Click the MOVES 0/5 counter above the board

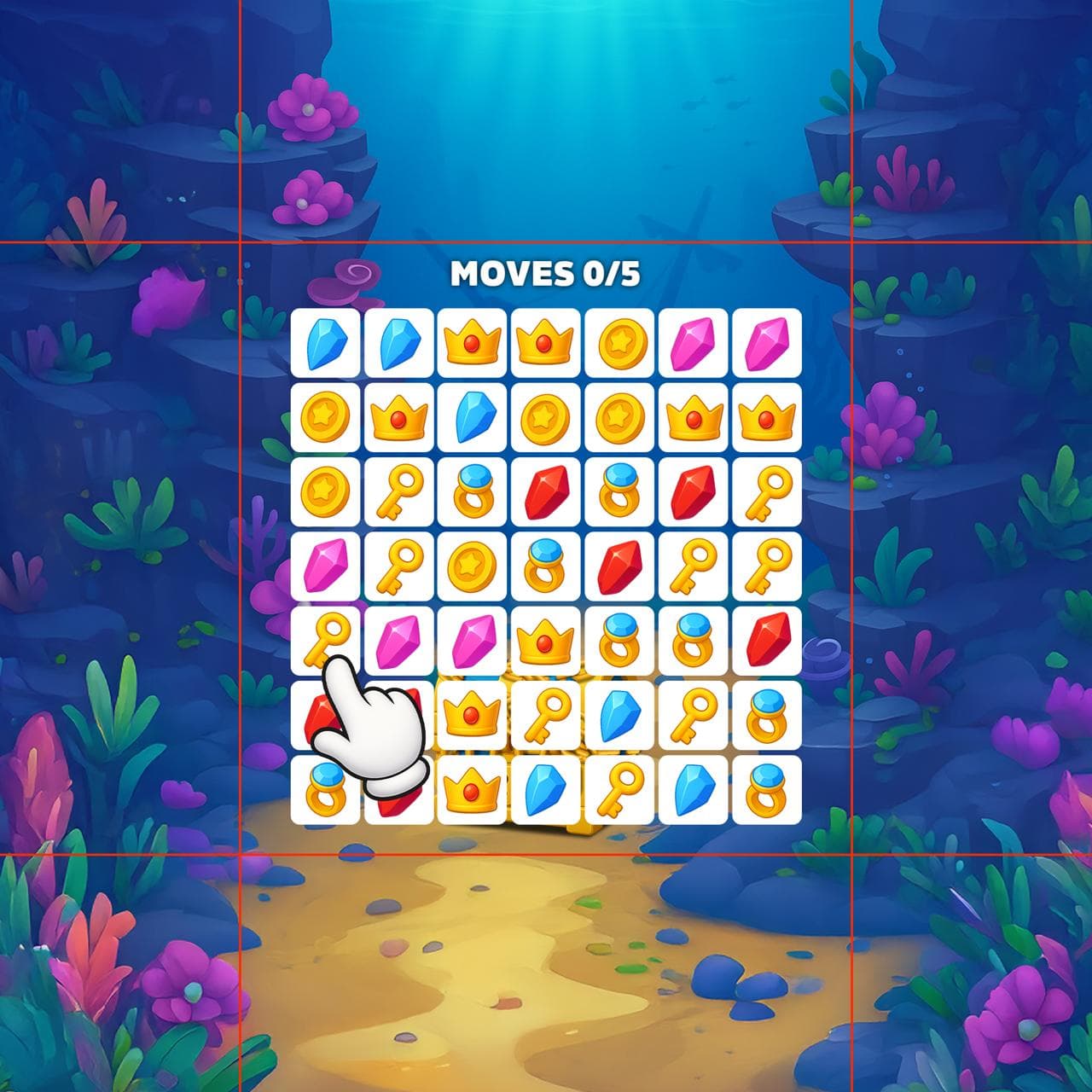(x=546, y=273)
